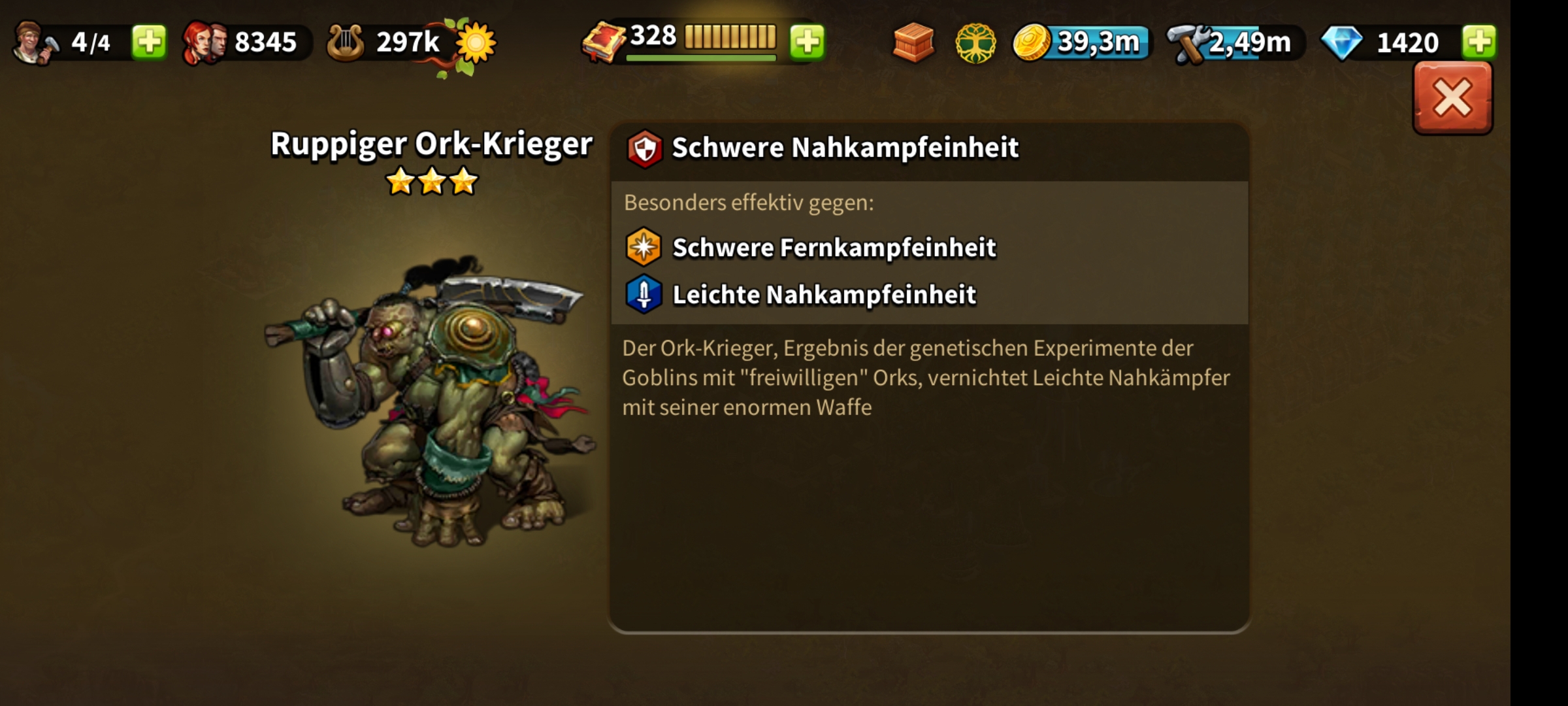This screenshot has width=1568, height=706.
Task: Buy more diamonds with the green plus
Action: coord(1479,42)
